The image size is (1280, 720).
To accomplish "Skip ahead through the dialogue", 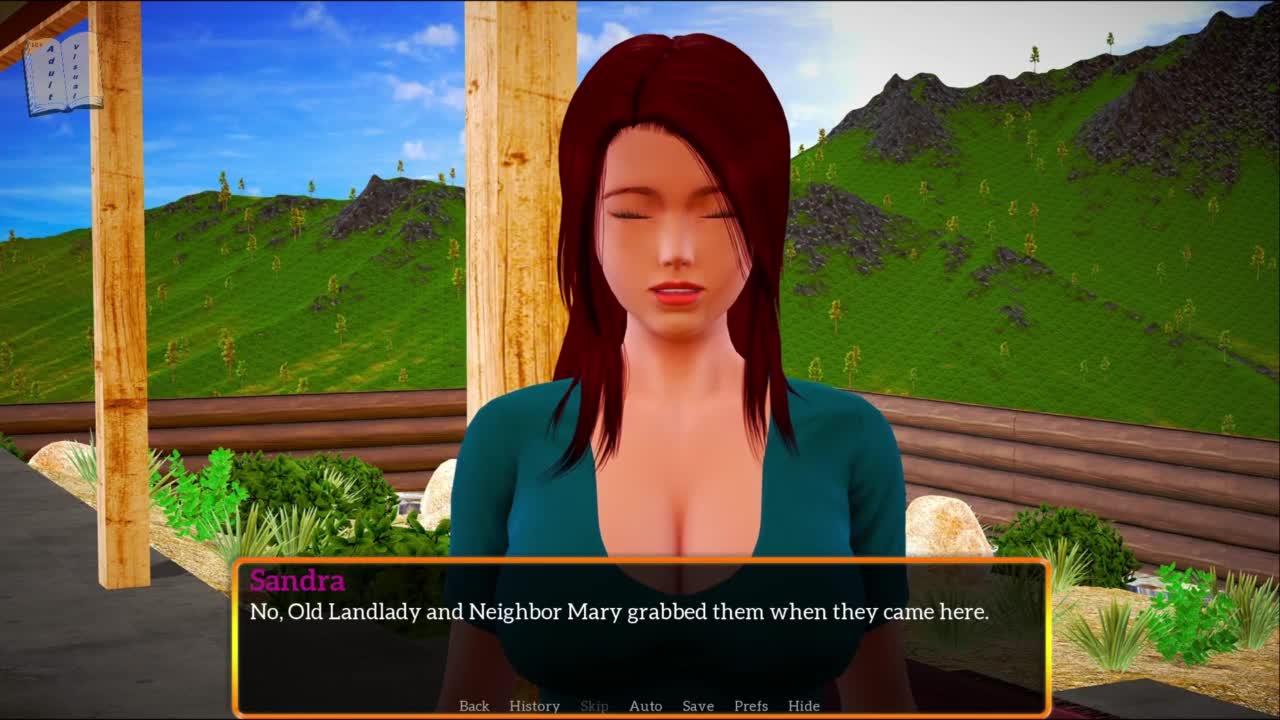I will (594, 706).
